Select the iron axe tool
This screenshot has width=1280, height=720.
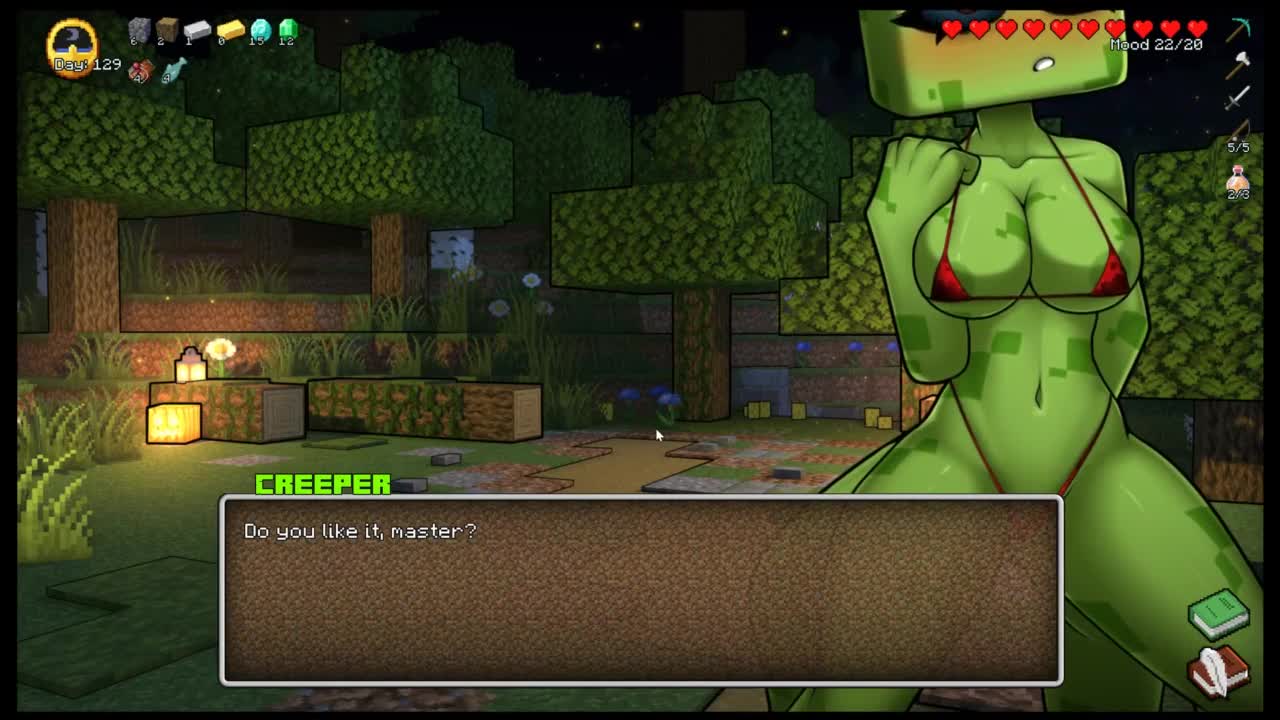(x=1239, y=62)
